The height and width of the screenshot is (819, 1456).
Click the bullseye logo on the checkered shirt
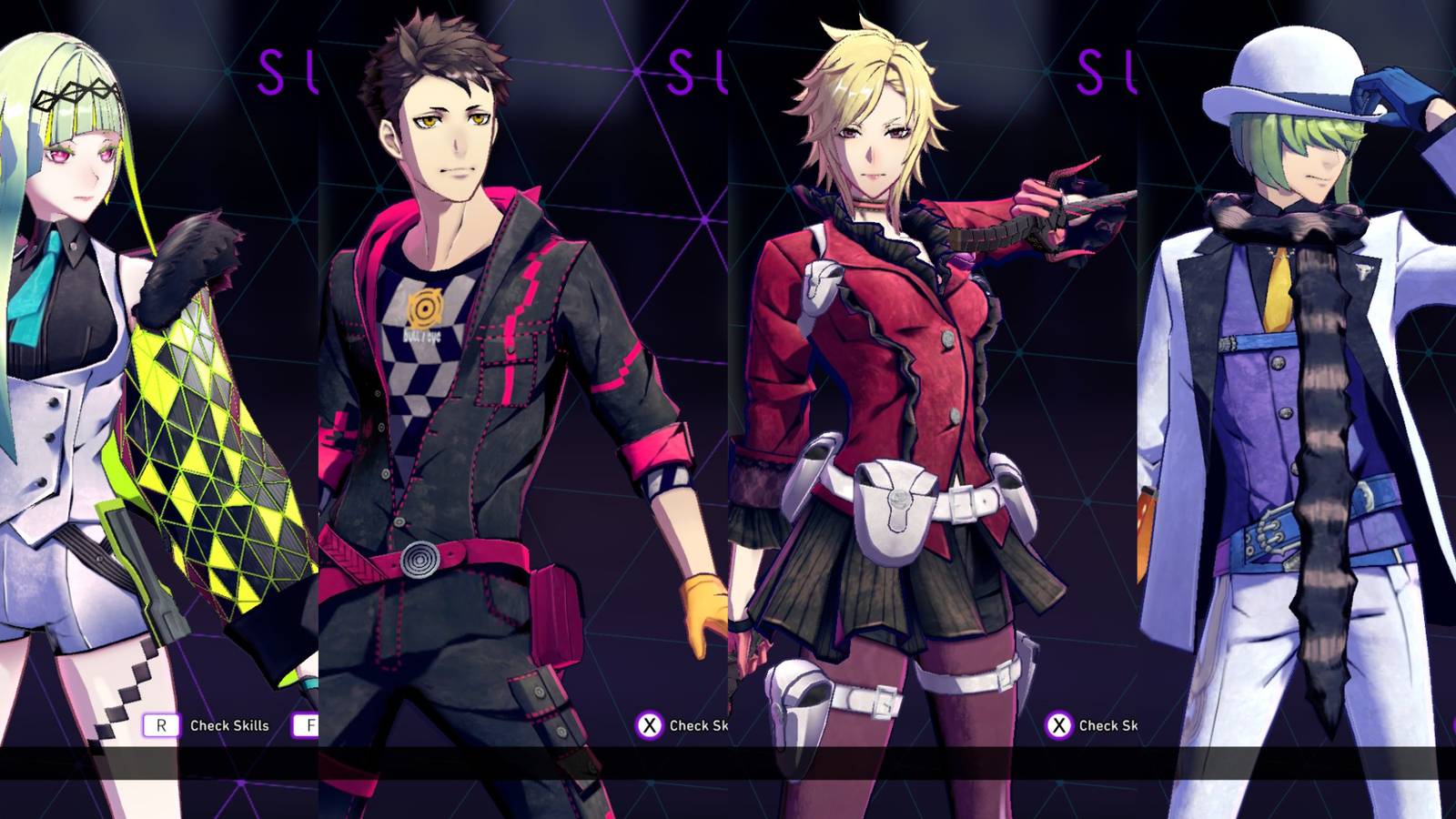pyautogui.click(x=424, y=309)
